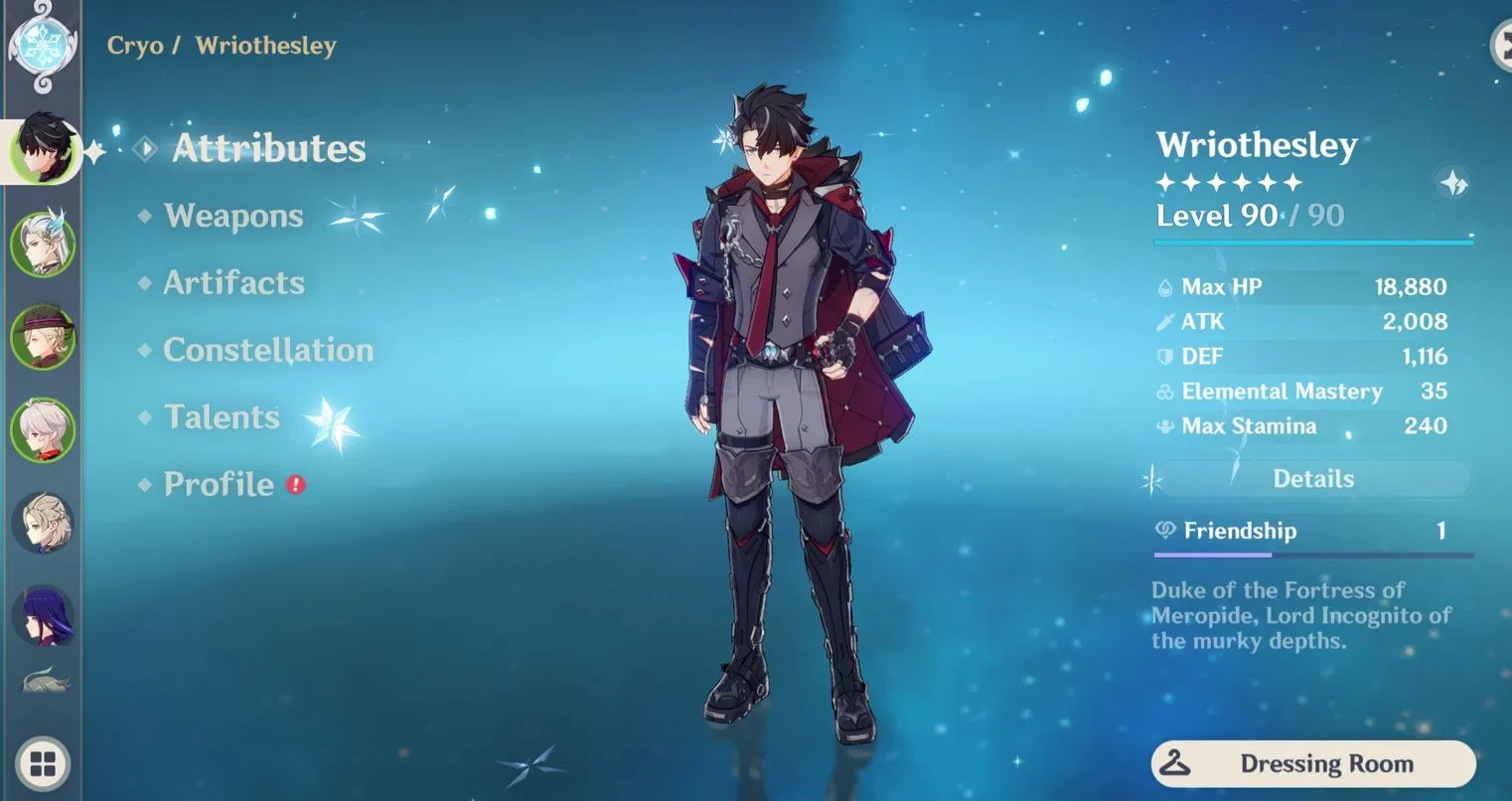Switch to the Artifacts section
Screen dimensions: 1512x801
[234, 283]
